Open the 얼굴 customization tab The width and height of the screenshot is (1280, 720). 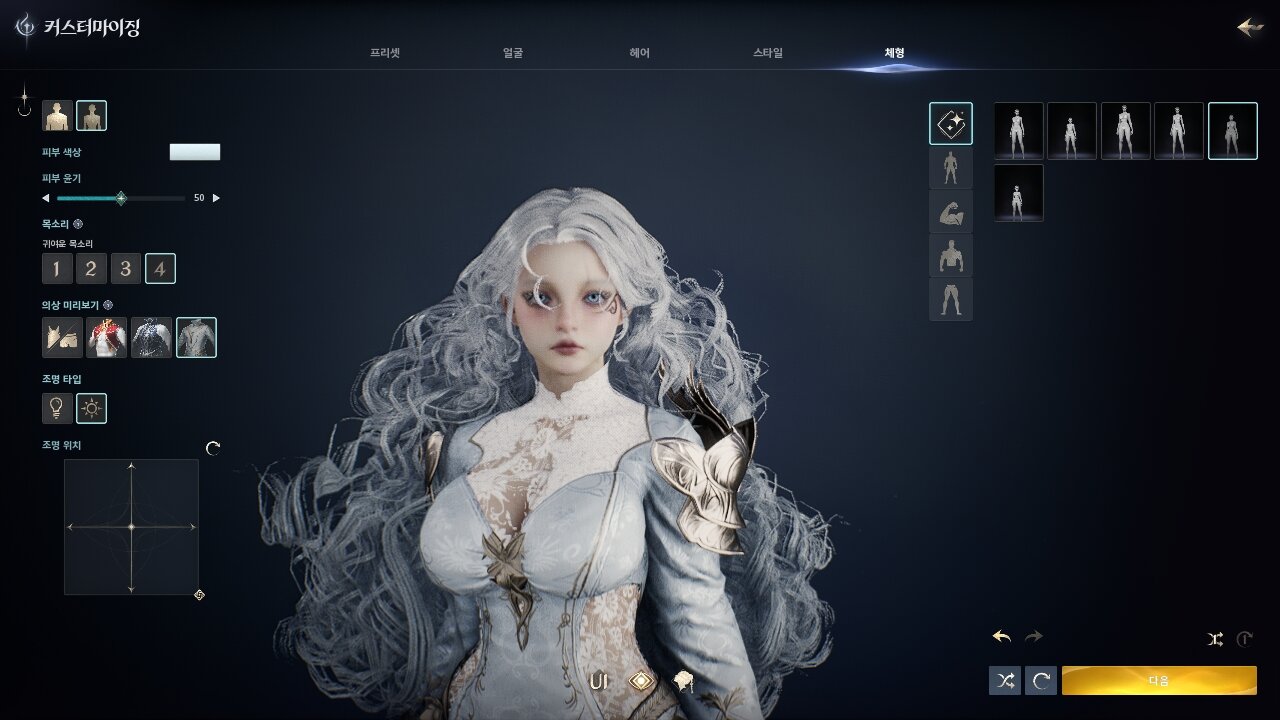pyautogui.click(x=513, y=53)
